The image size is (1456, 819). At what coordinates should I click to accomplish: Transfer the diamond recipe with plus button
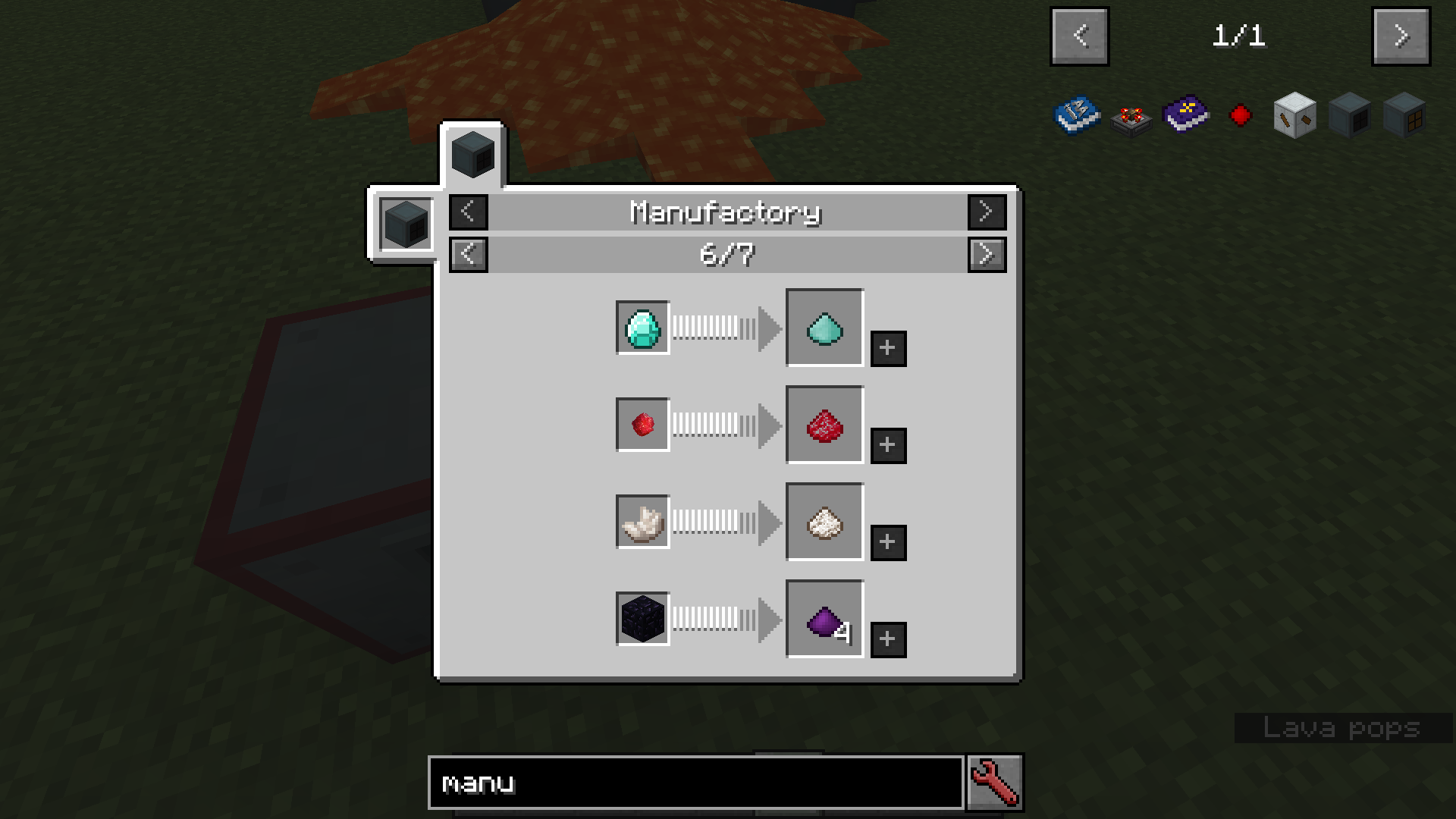(x=888, y=348)
